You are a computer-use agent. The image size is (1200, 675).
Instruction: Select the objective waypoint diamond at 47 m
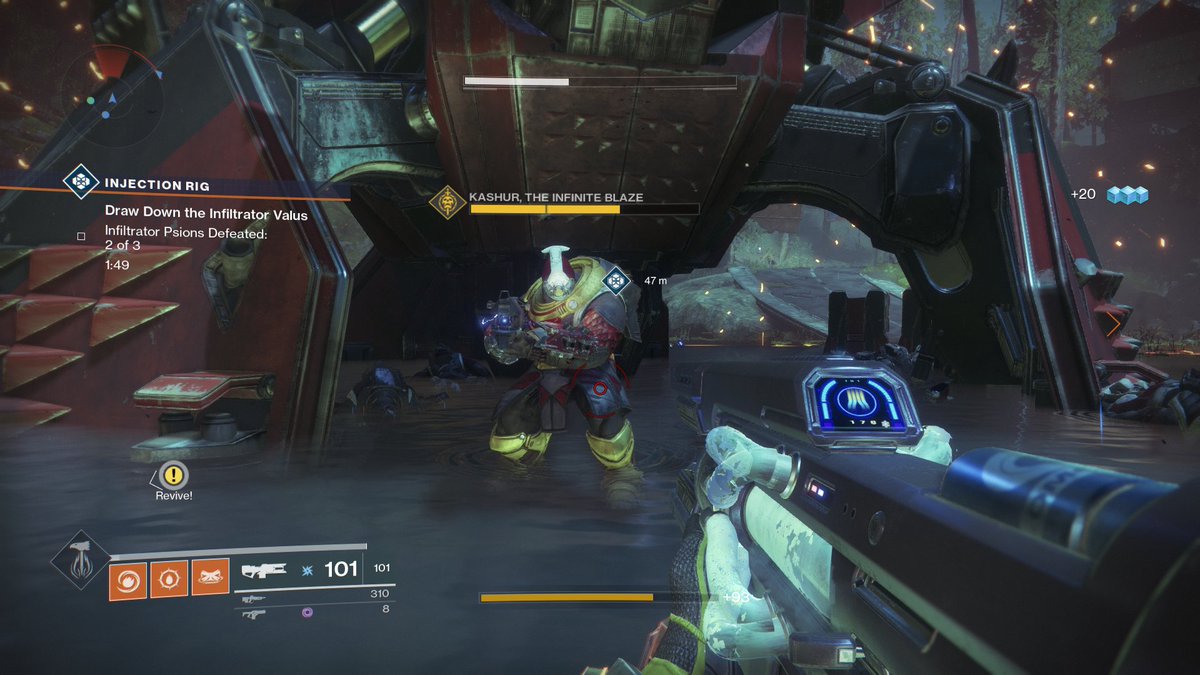click(x=616, y=282)
